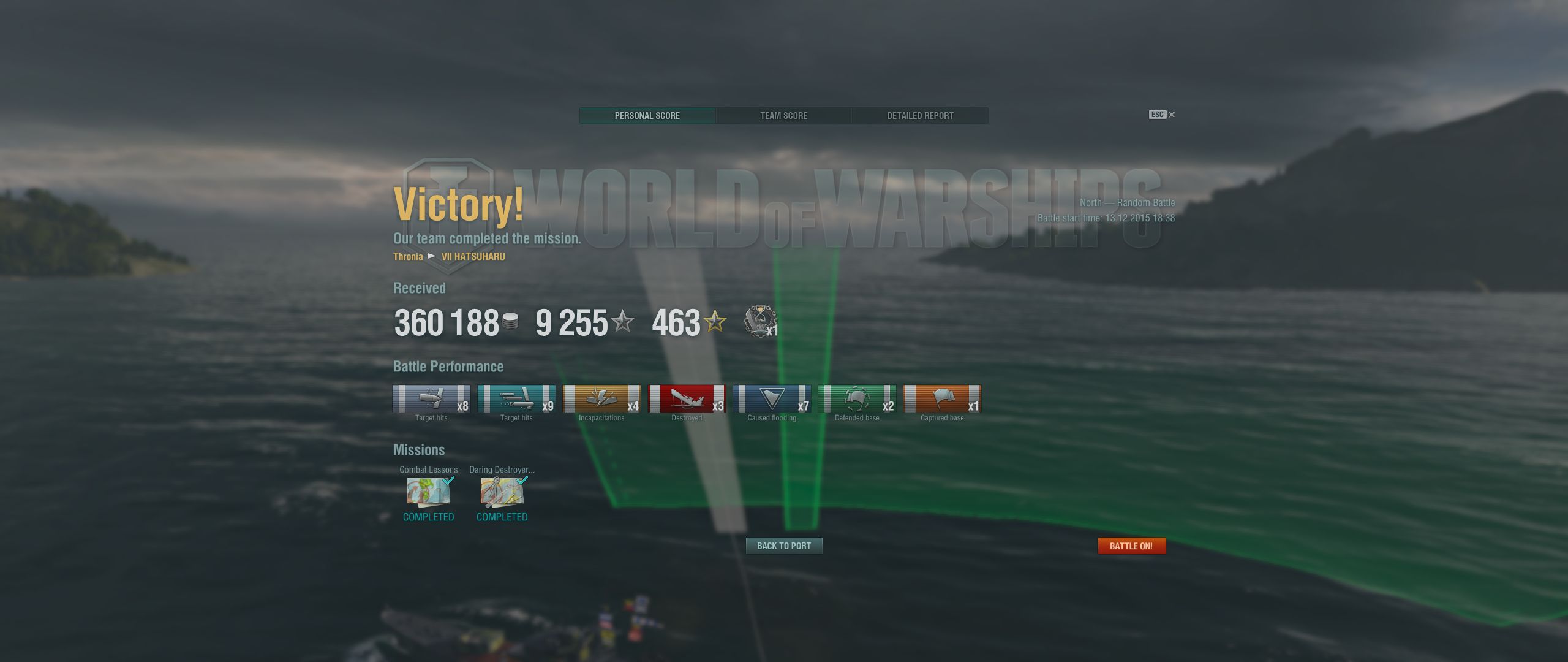
Task: Inspect the red Destroyed ribbon
Action: (687, 398)
